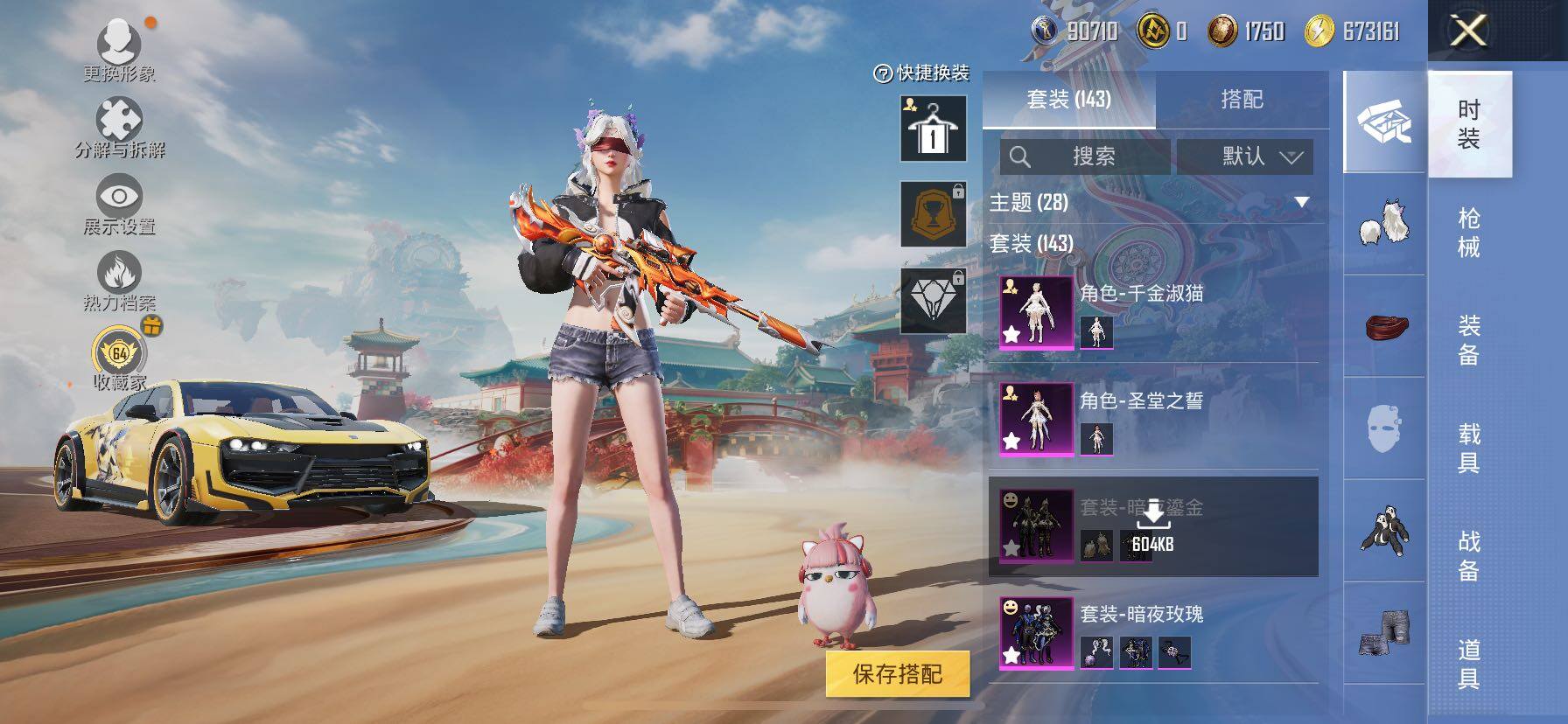1568x724 pixels.
Task: Open 展示设置 display settings
Action: tap(120, 205)
